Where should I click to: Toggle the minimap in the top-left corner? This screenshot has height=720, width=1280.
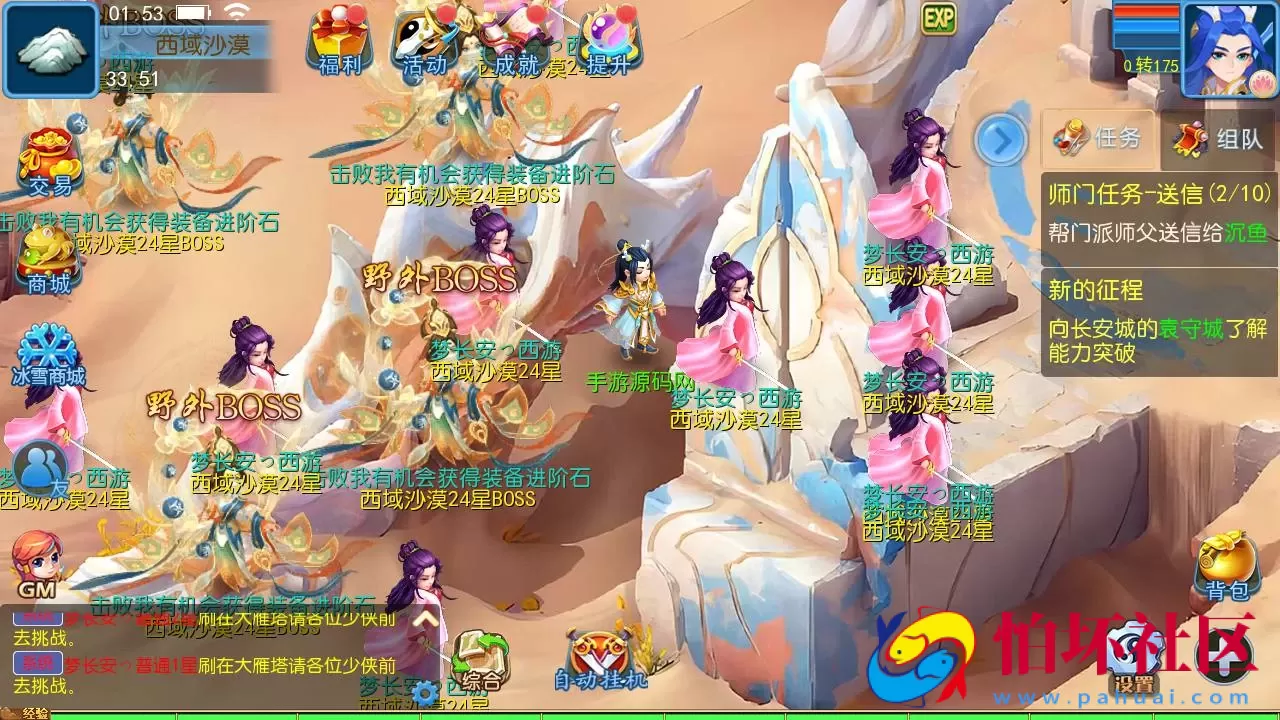(50, 50)
